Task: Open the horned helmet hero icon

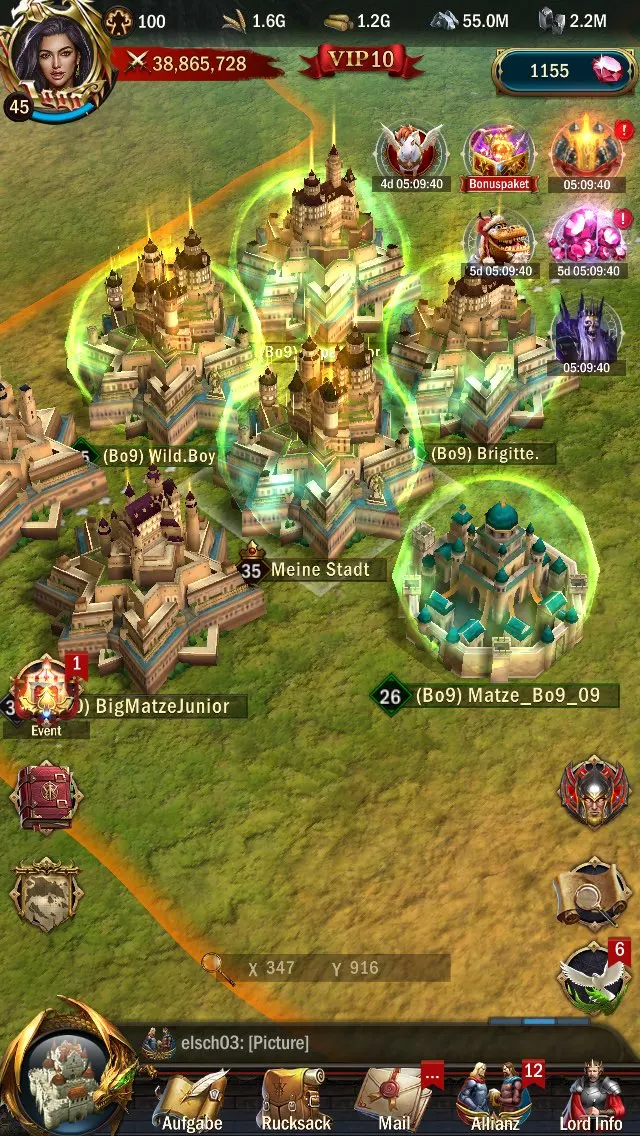Action: point(594,792)
